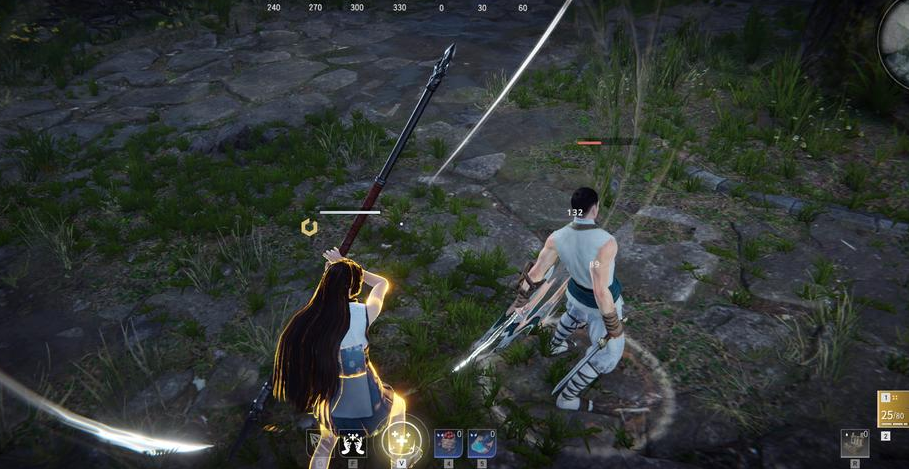Trigger the glowing round sparkle ability
The width and height of the screenshot is (909, 469).
point(401,440)
